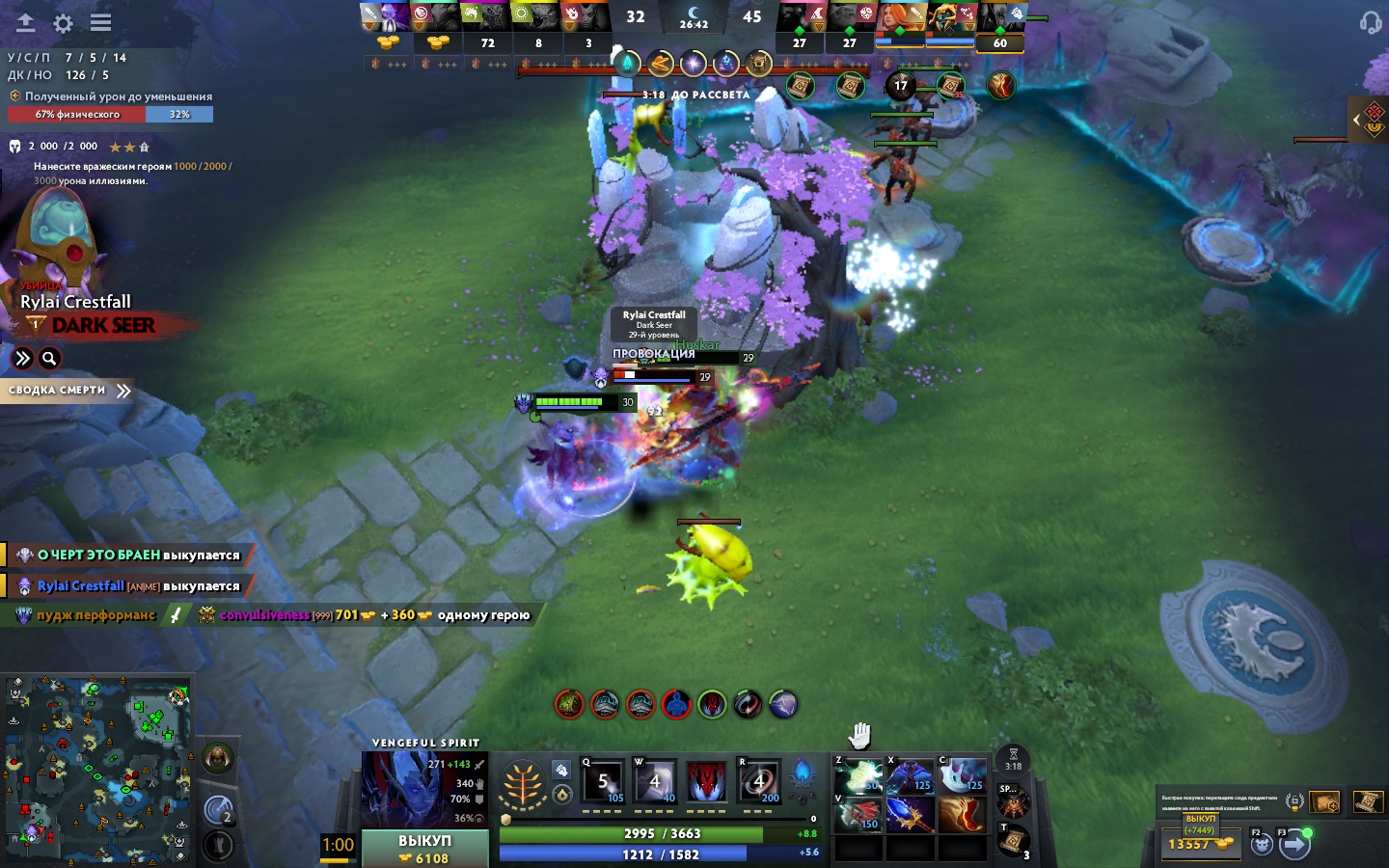Image resolution: width=1389 pixels, height=868 pixels.
Task: Open the talent tree icon
Action: point(522,786)
